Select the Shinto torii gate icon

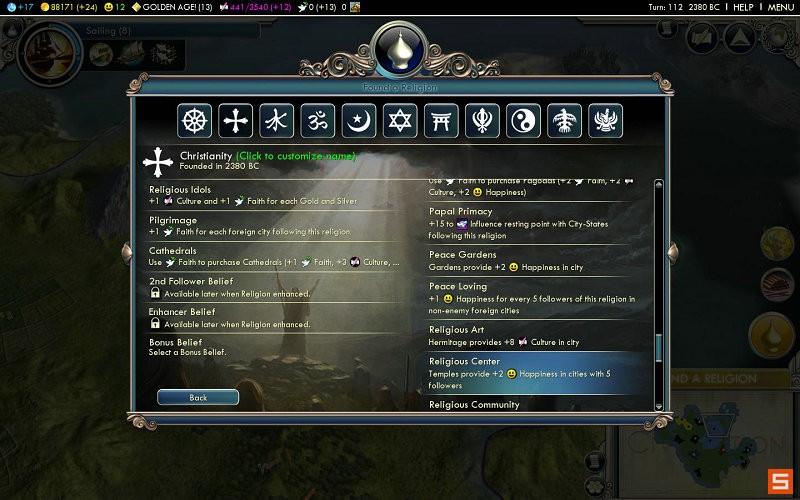(441, 121)
